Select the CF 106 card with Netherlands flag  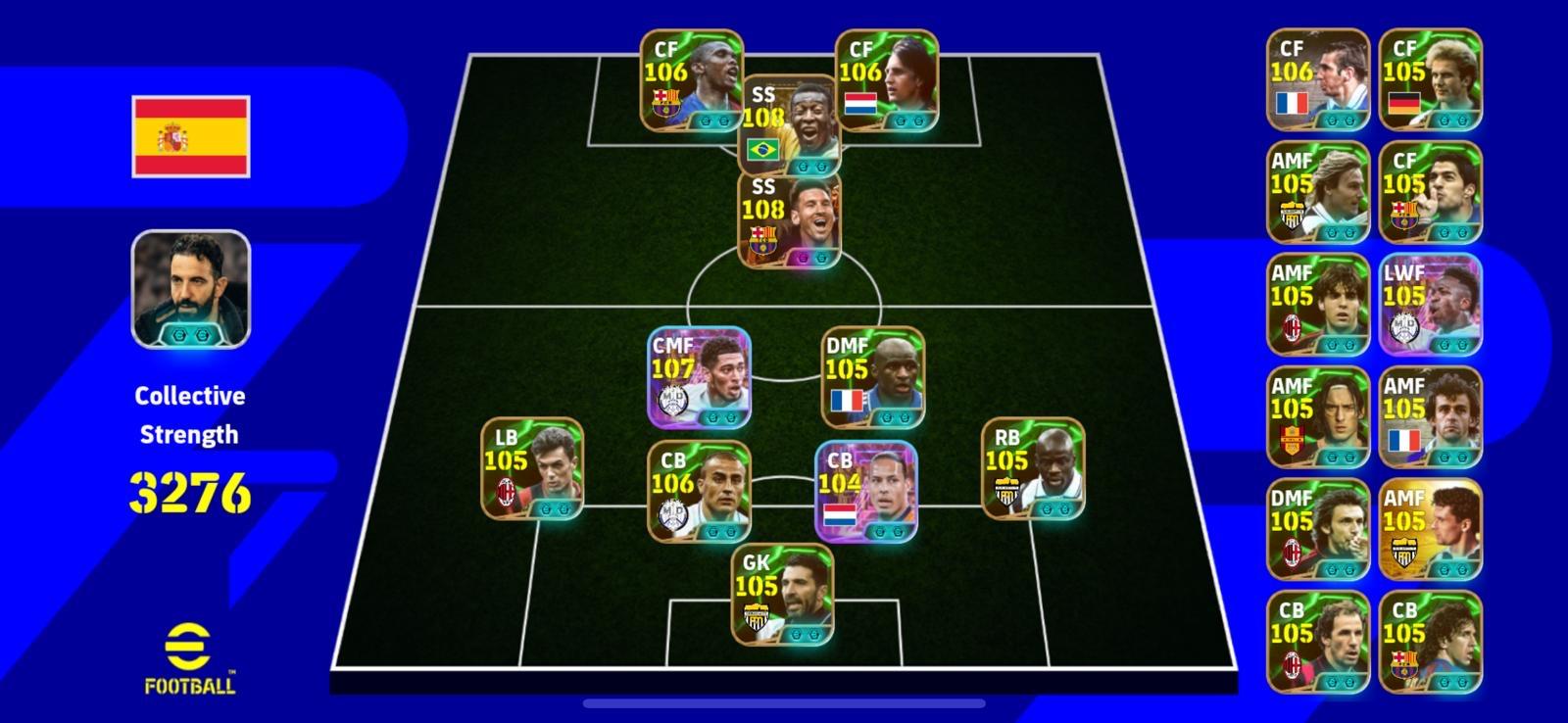pos(886,80)
